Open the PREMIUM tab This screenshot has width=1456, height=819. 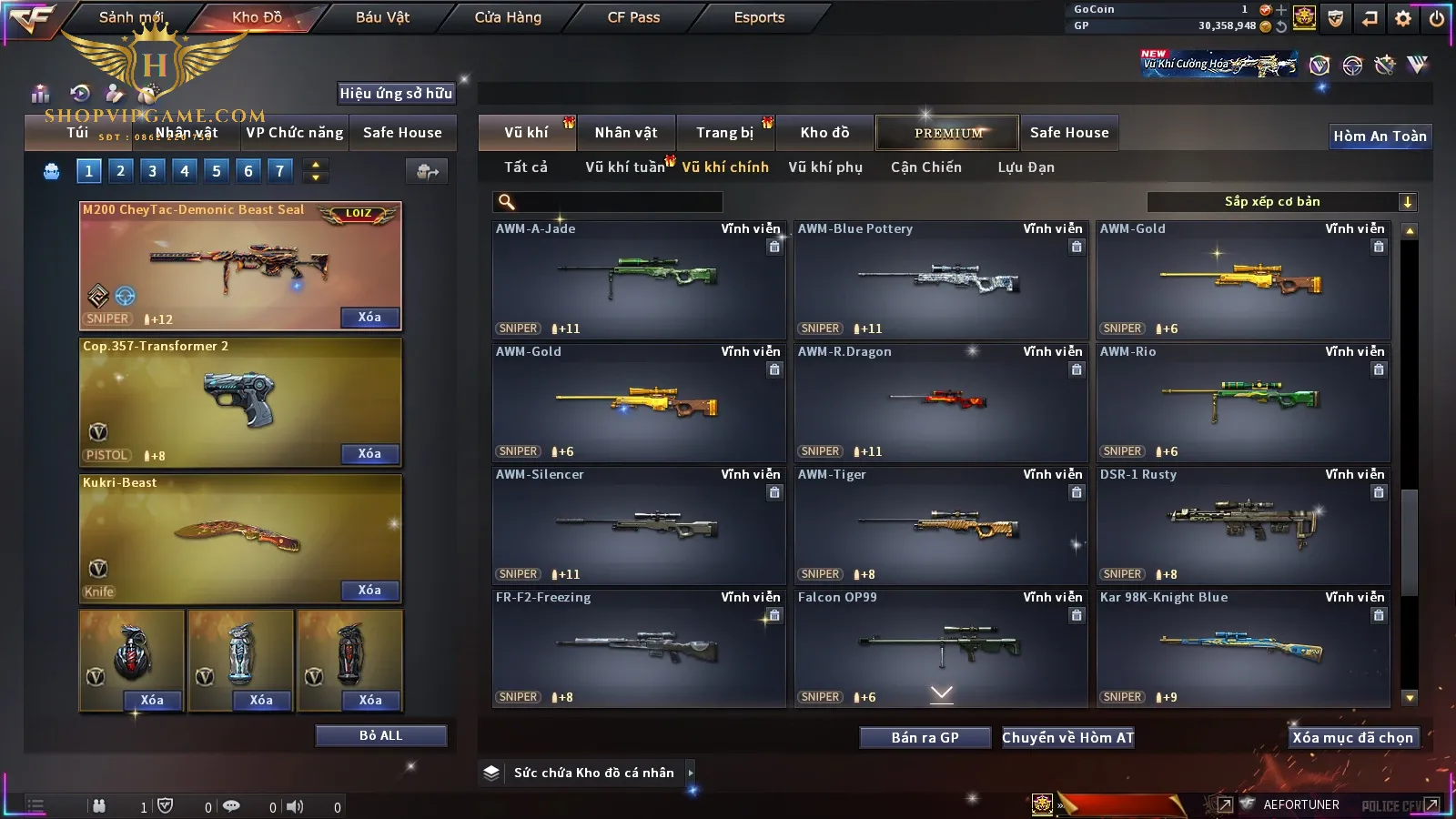click(x=947, y=133)
